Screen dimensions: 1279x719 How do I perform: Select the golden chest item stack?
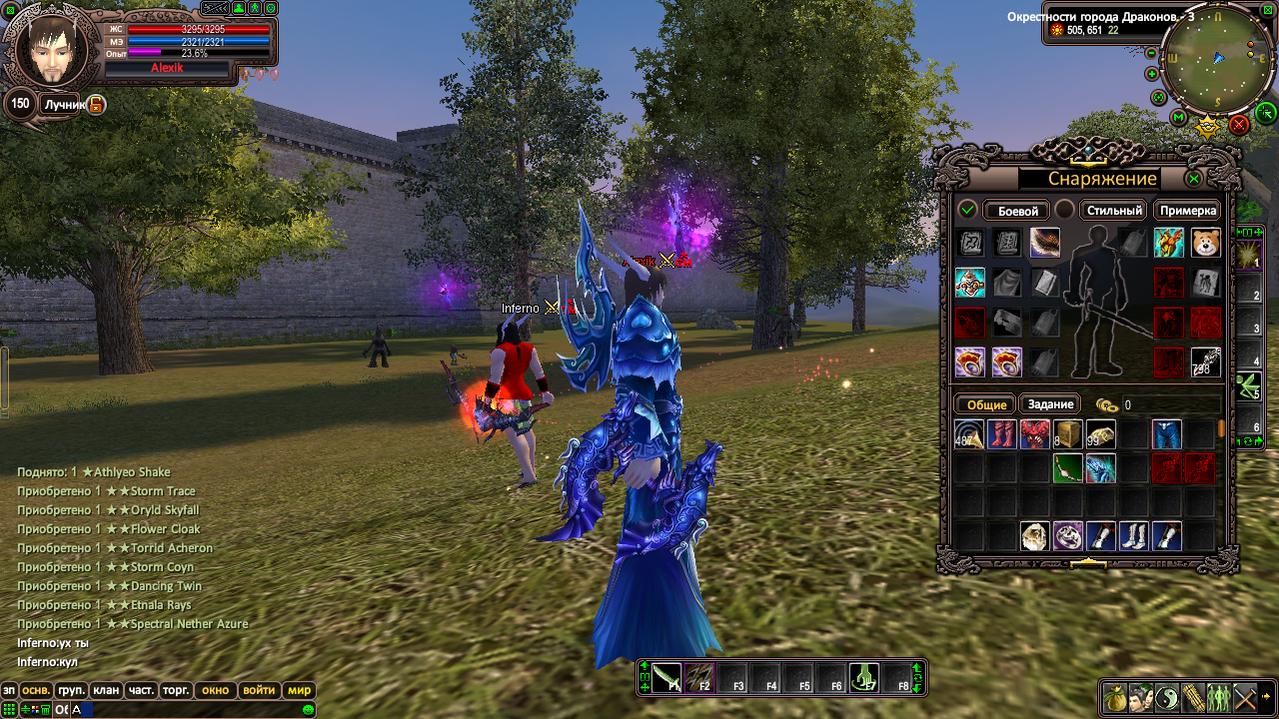pyautogui.click(x=1068, y=434)
